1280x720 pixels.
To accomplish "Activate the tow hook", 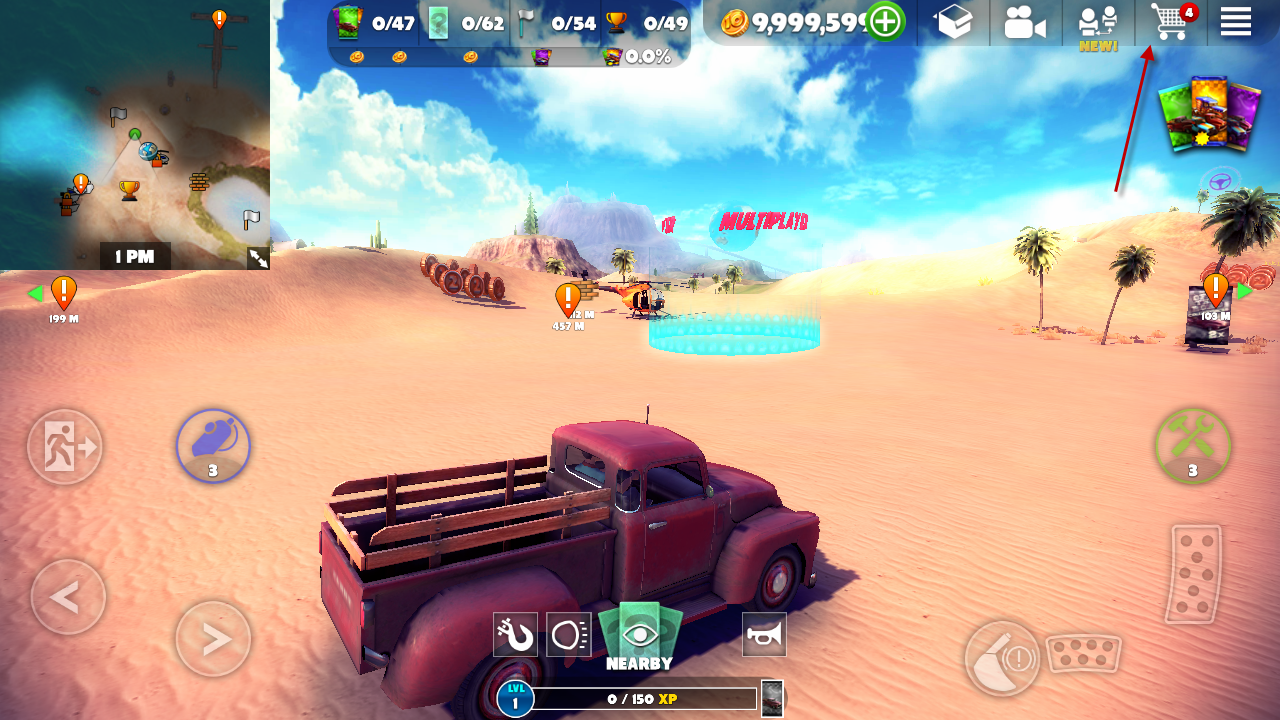I will click(x=515, y=634).
